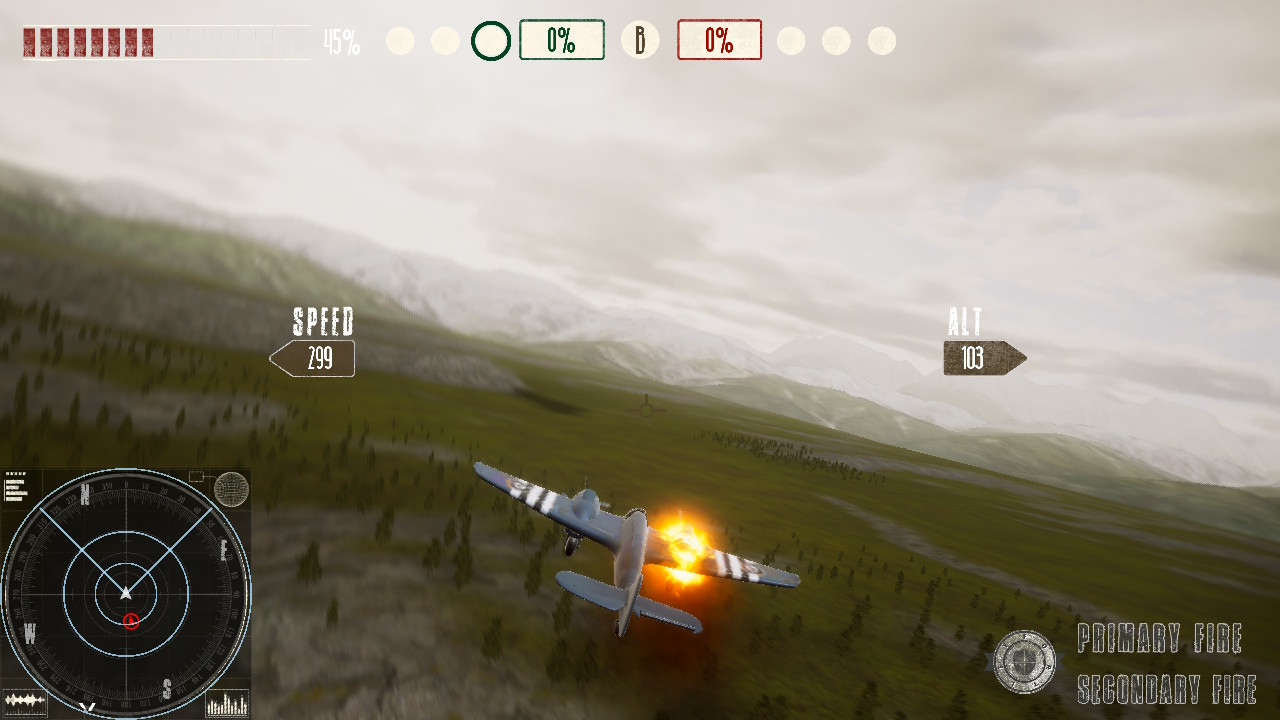This screenshot has height=720, width=1280.
Task: Click the list icon at radar top-left
Action: (x=18, y=488)
